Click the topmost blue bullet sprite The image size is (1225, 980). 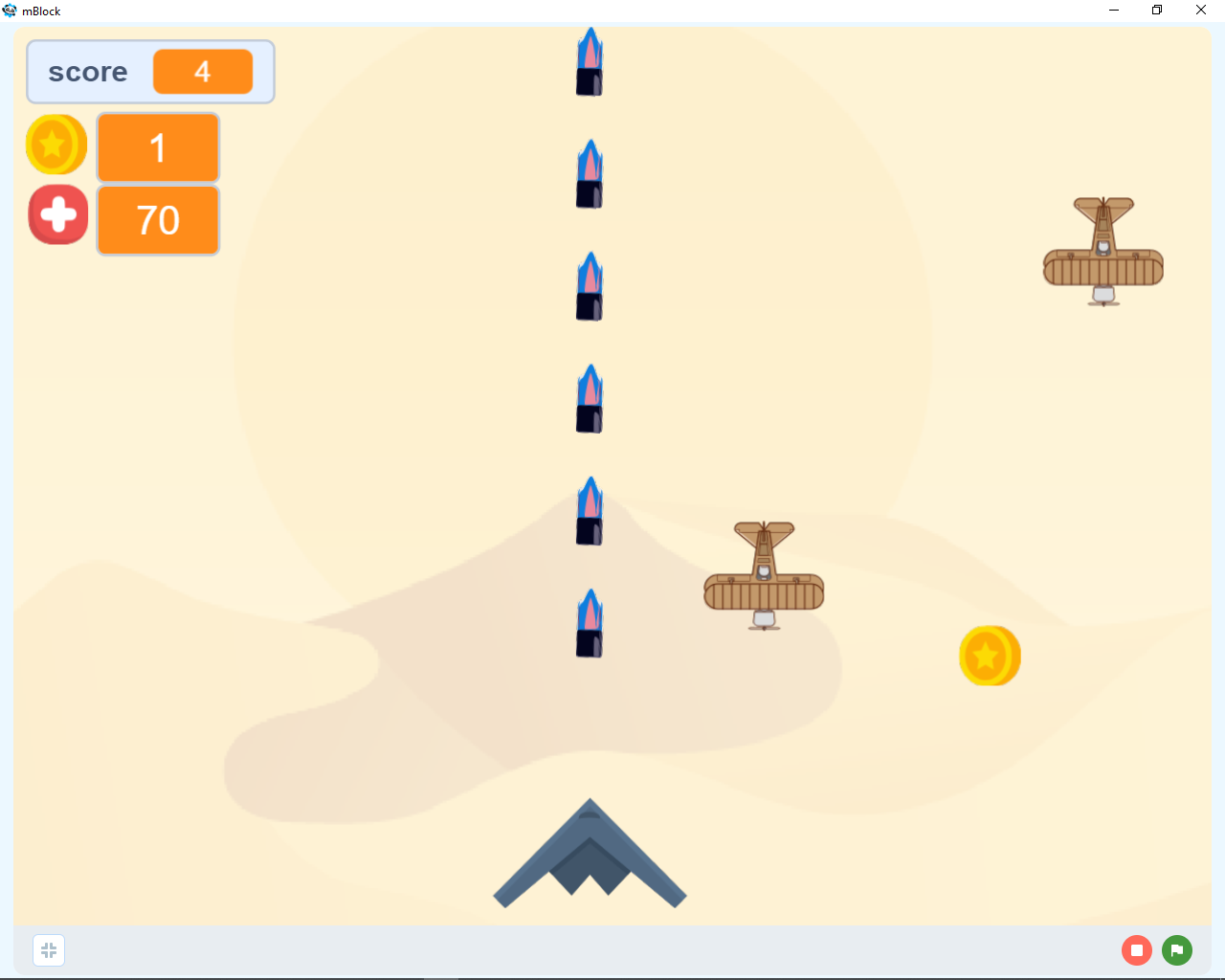pos(590,62)
